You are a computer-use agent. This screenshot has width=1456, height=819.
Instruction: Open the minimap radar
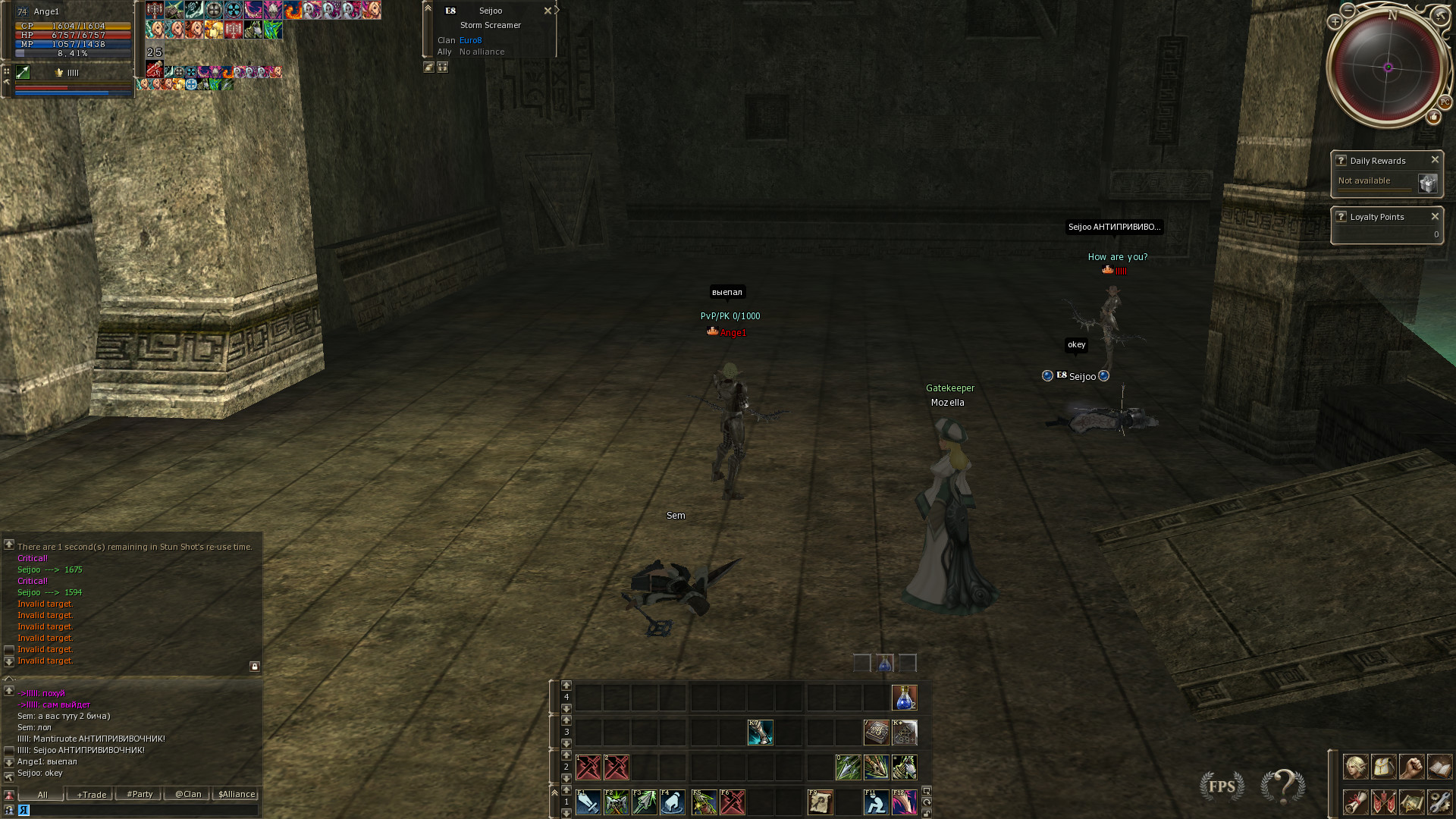pos(1388,67)
